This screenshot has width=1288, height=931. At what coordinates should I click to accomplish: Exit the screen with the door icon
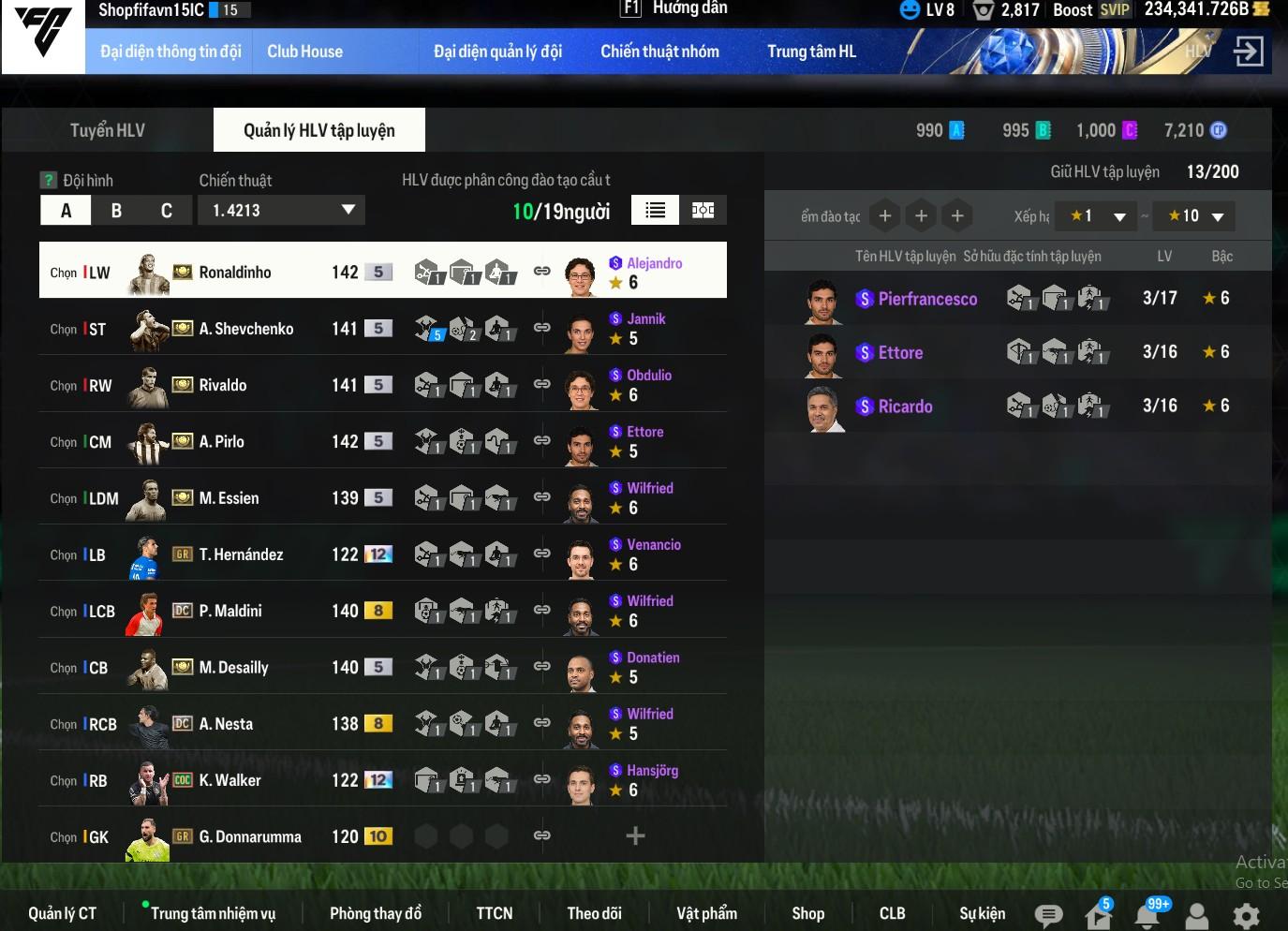click(1248, 51)
